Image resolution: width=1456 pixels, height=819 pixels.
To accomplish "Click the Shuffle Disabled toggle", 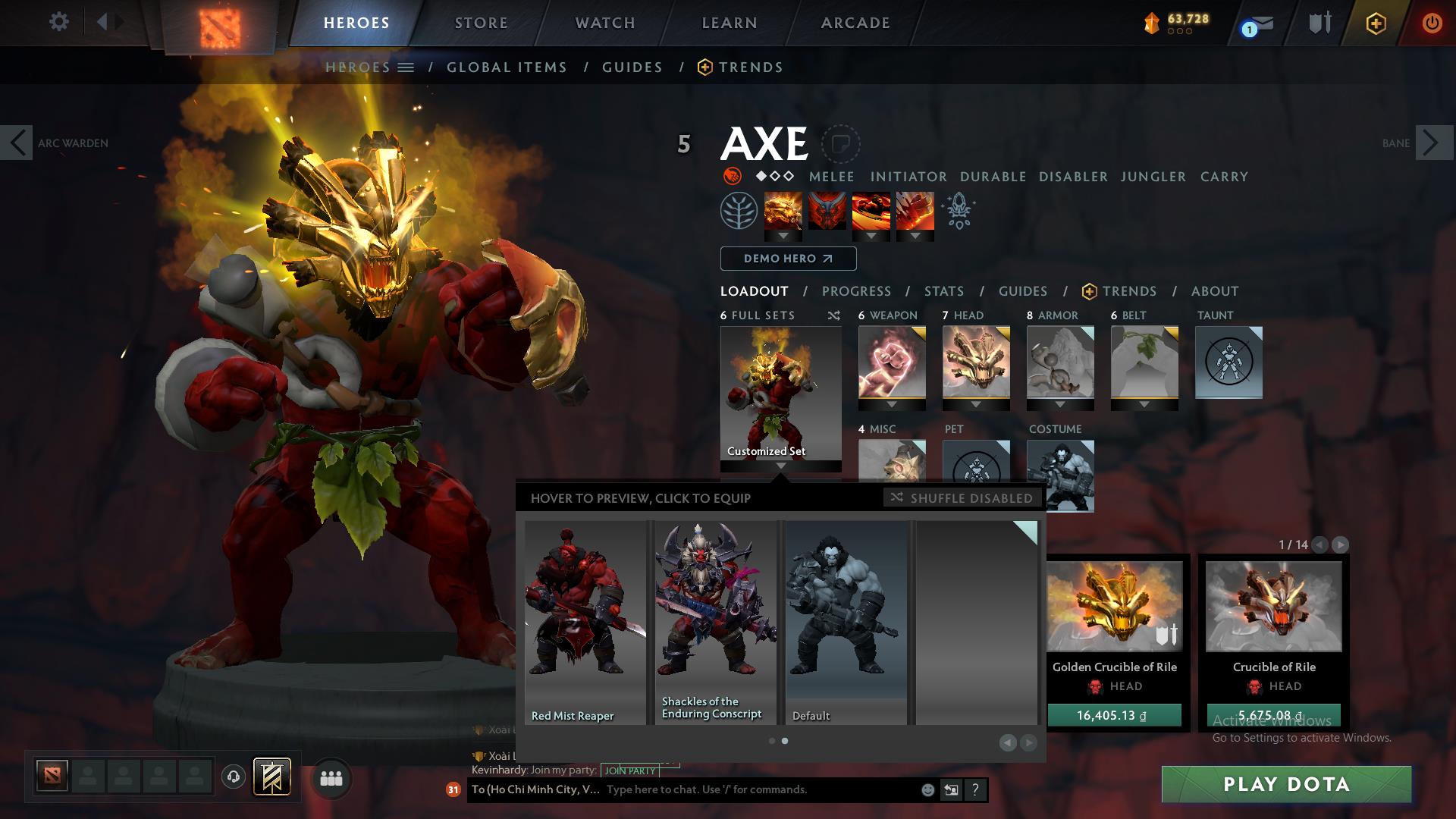I will tap(962, 498).
